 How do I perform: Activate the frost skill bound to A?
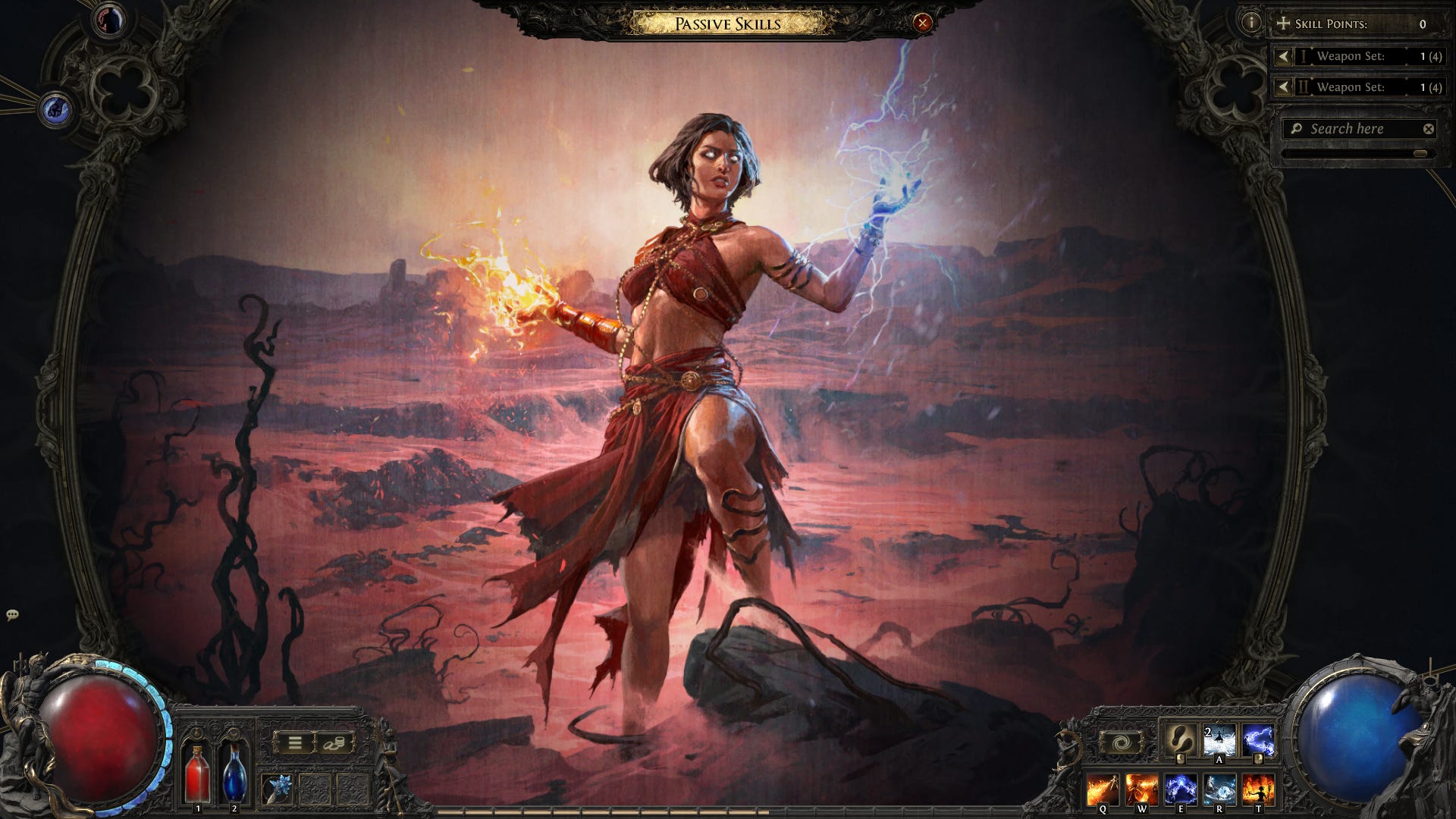[1219, 739]
